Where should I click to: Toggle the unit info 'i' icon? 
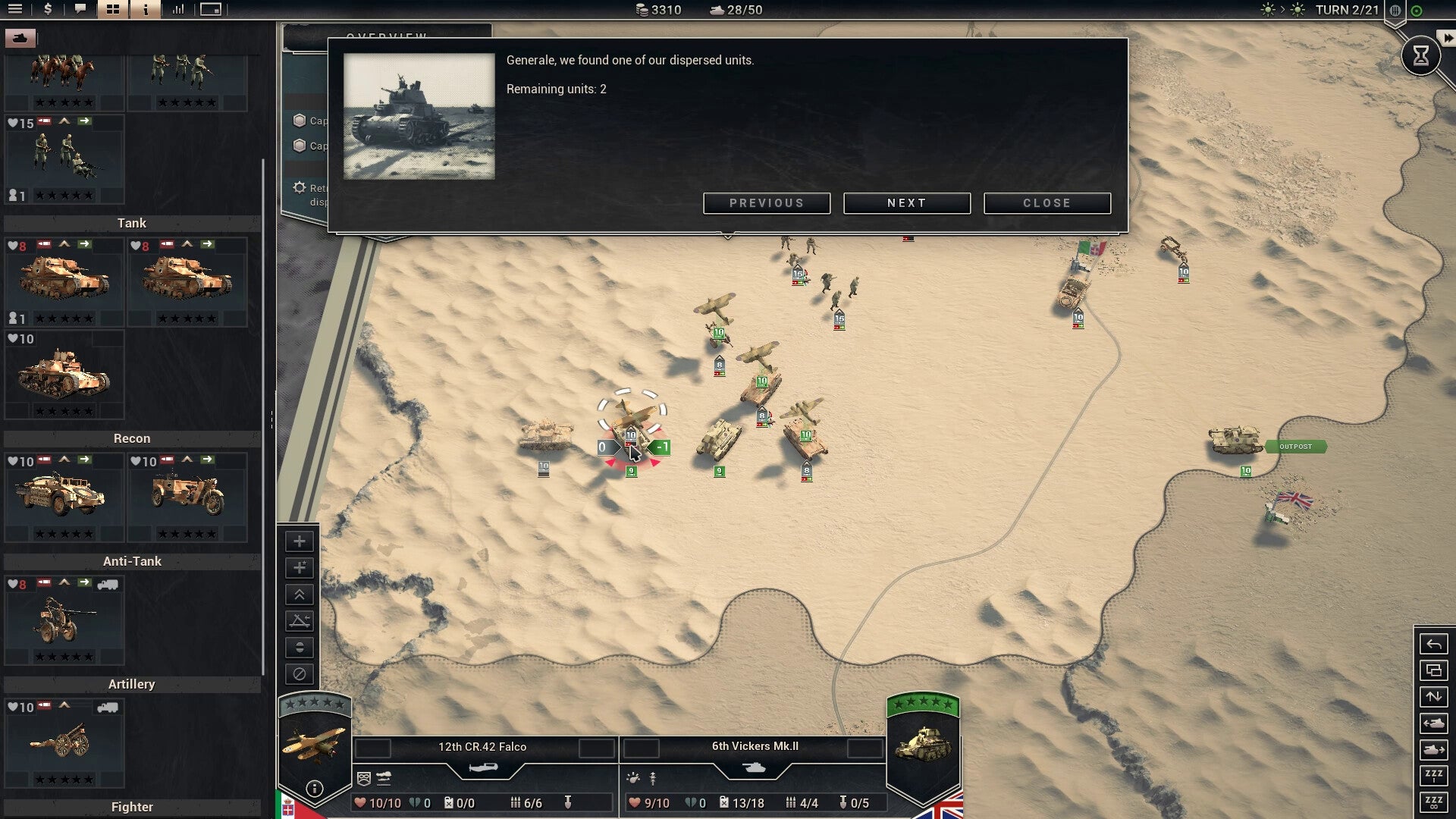pos(144,11)
